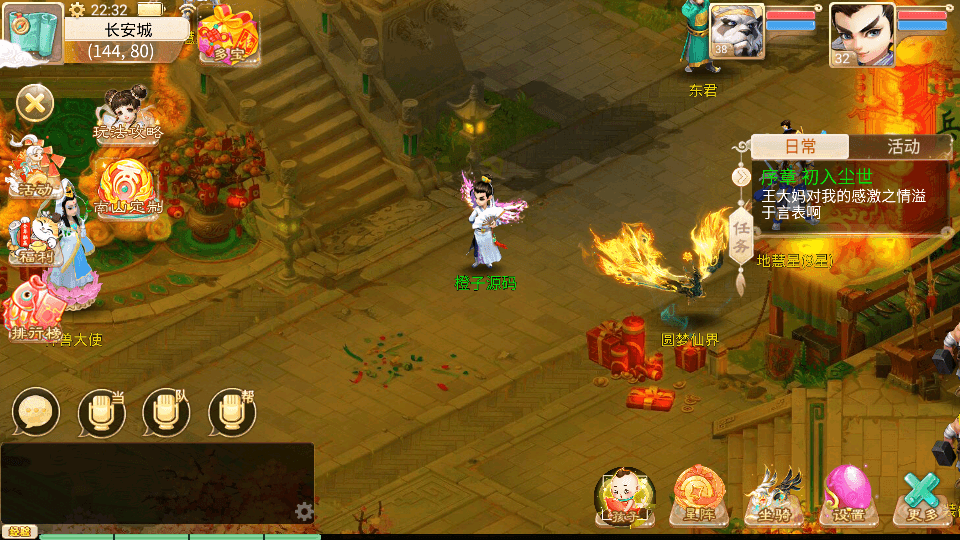Open the 活动 events icon
Viewport: 960px width, 540px height.
[30, 170]
